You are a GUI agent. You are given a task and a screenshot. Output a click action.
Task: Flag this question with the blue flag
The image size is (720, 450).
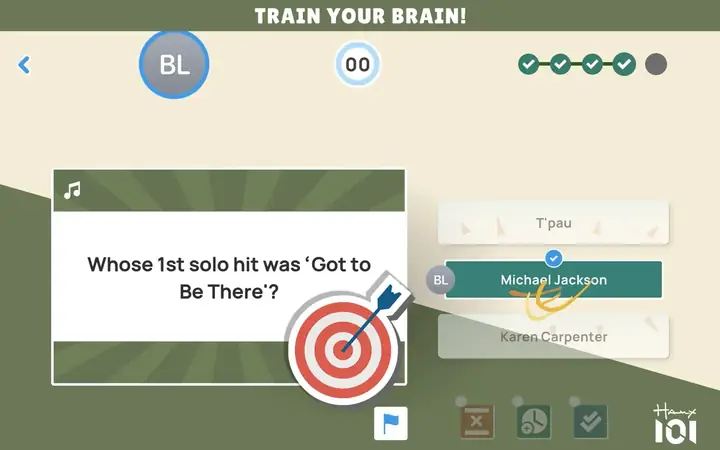coord(391,423)
